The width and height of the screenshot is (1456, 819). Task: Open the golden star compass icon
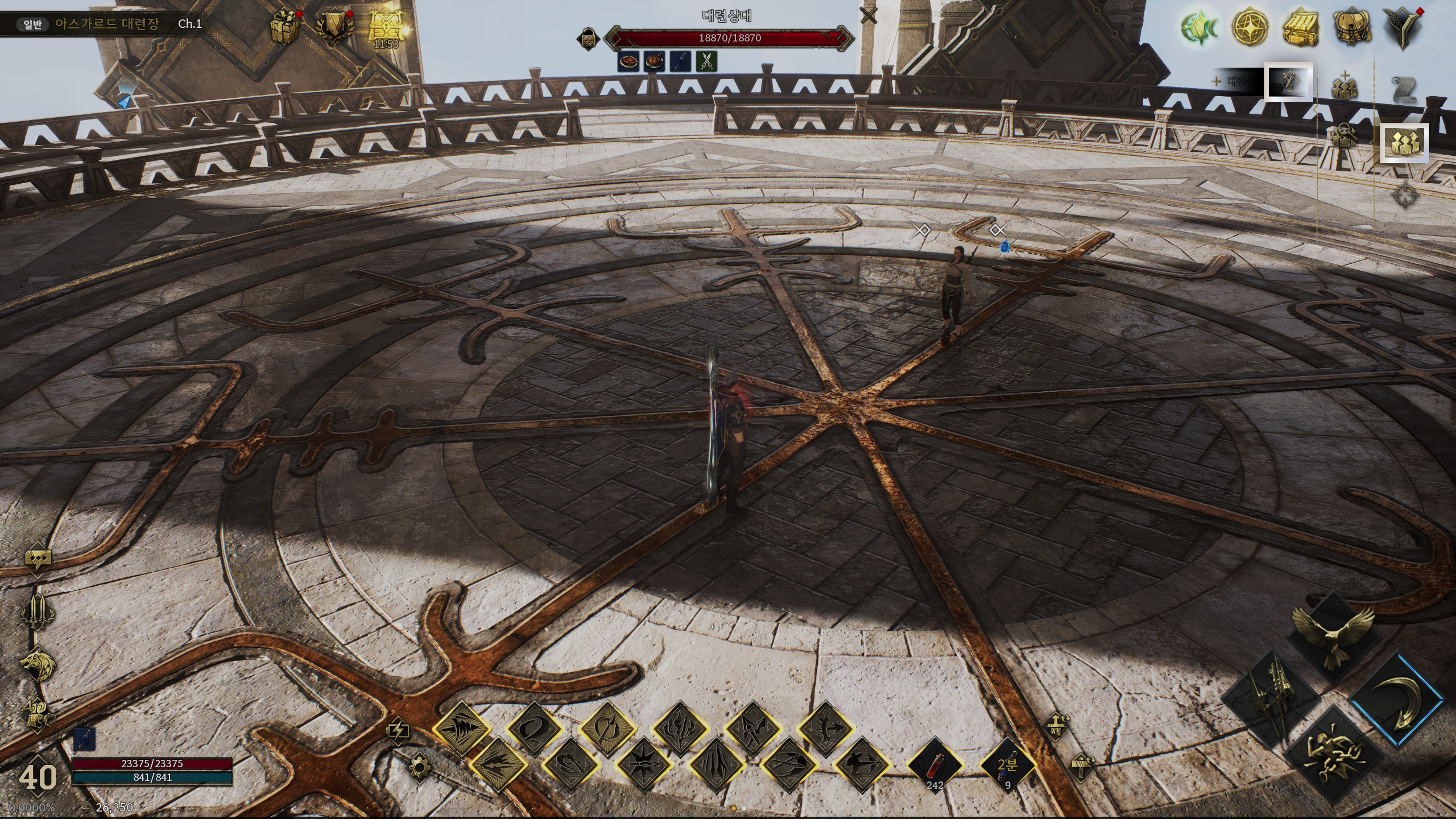click(1250, 27)
